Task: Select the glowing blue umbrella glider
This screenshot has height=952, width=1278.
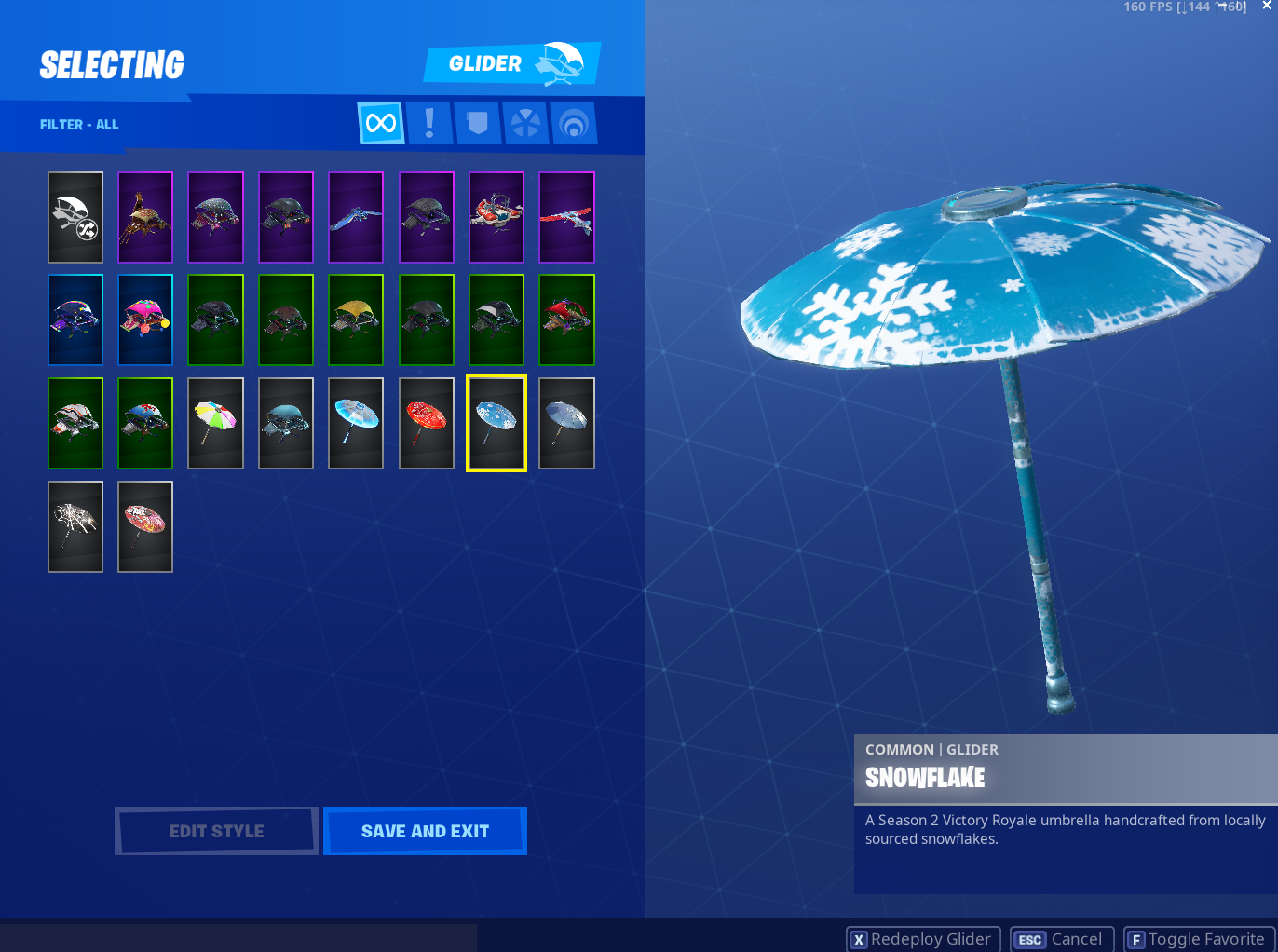Action: [355, 423]
